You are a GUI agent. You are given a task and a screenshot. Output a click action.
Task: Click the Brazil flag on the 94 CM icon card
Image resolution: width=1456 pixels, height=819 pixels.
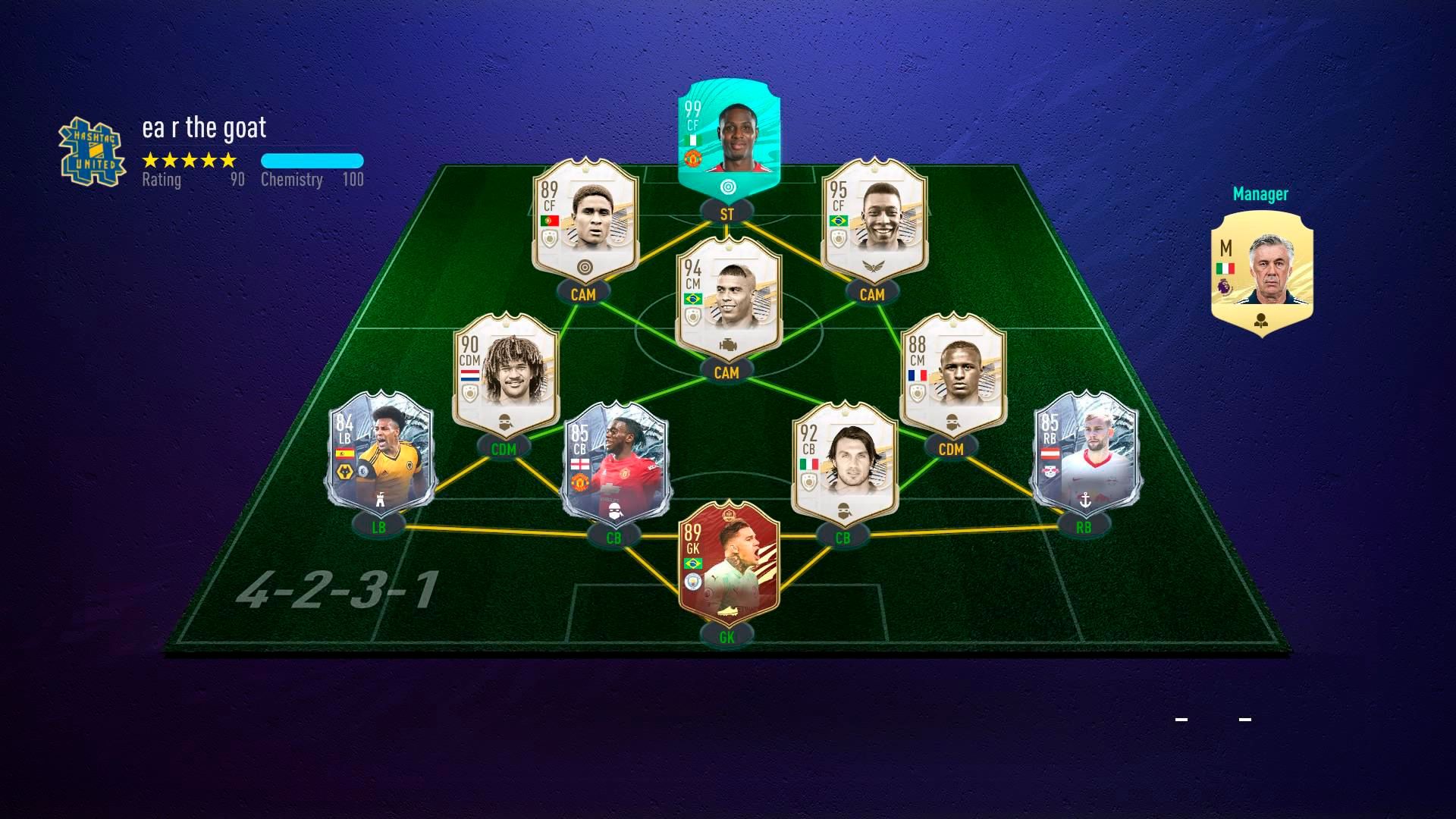[x=693, y=300]
